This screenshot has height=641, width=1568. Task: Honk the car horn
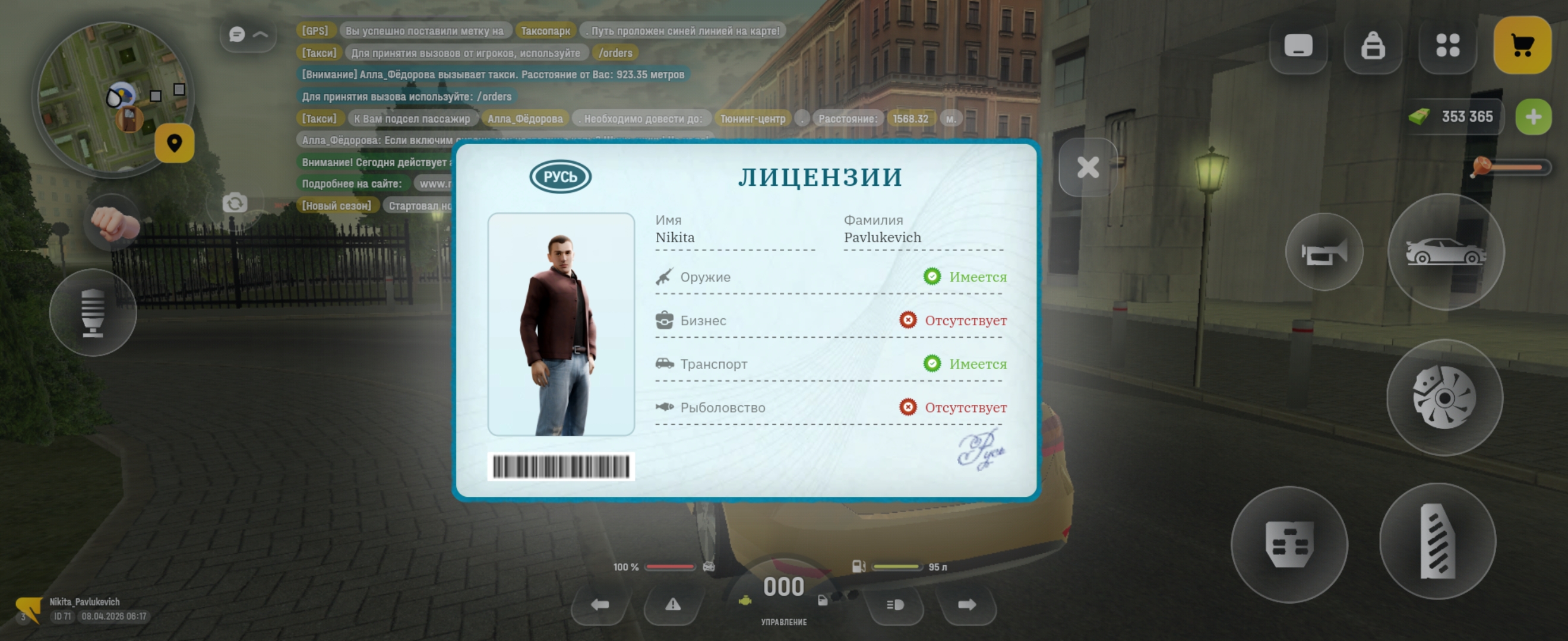pos(1324,252)
